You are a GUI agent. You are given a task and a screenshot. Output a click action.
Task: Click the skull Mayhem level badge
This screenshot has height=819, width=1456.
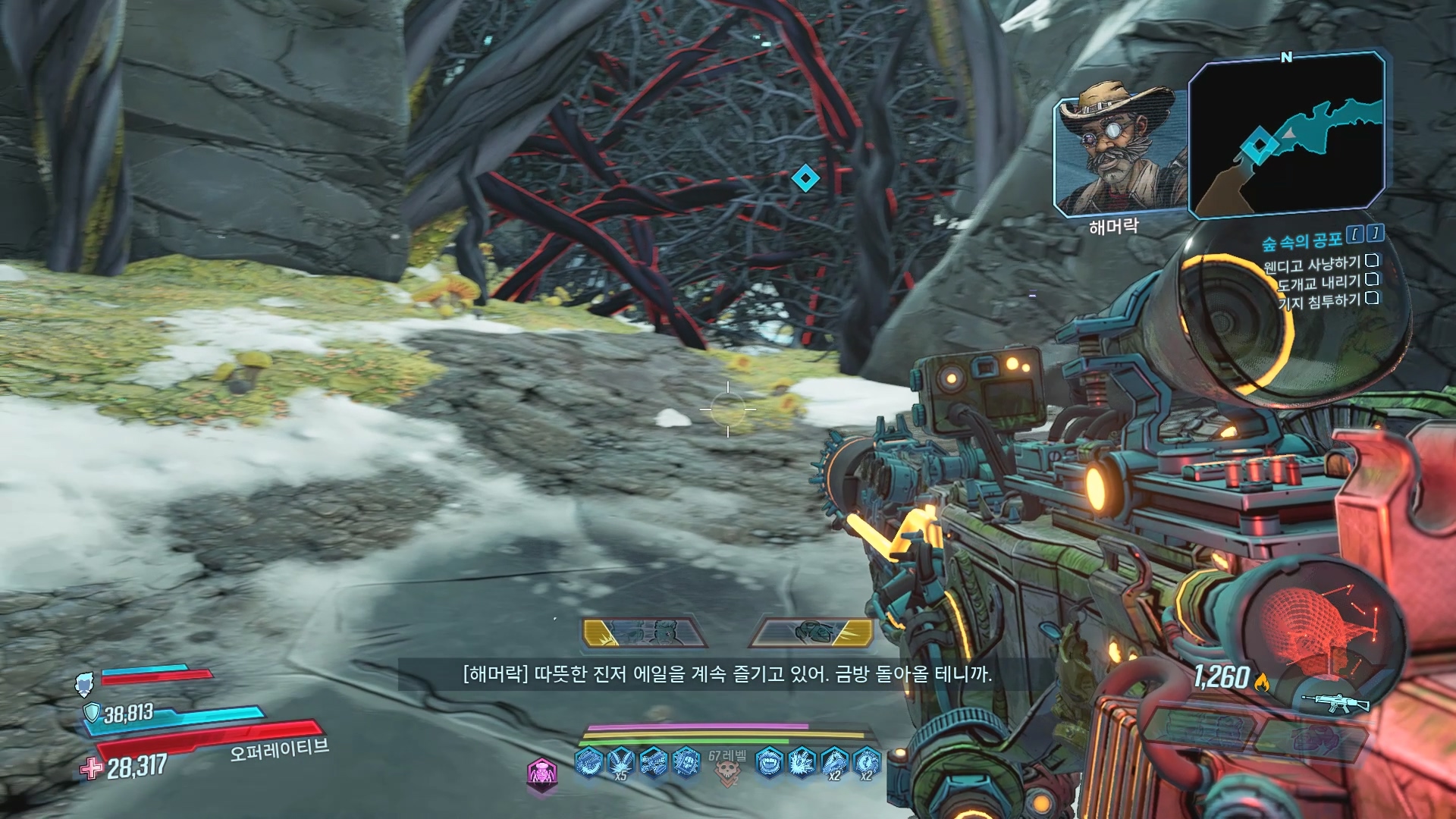coord(727,771)
